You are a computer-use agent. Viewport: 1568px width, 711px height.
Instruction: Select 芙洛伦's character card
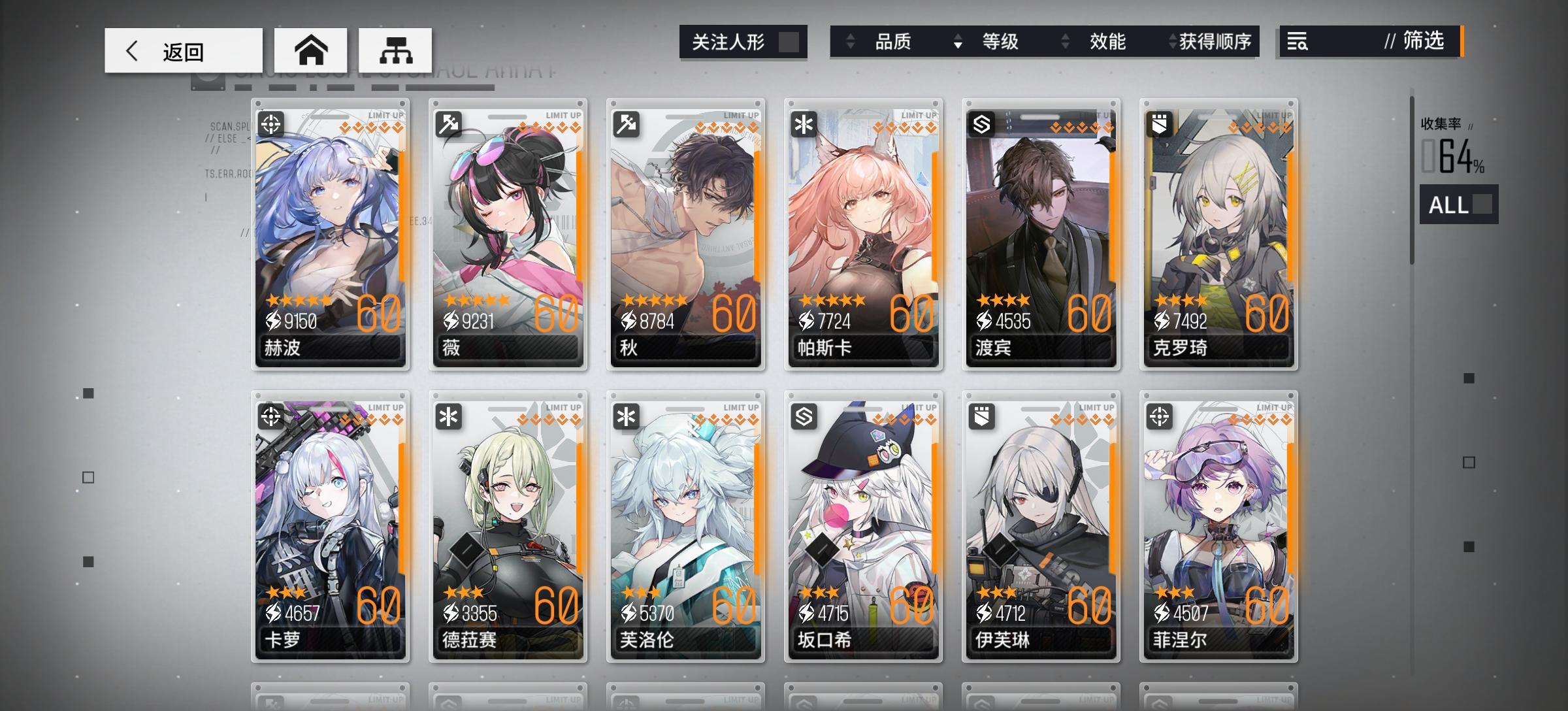tap(685, 523)
